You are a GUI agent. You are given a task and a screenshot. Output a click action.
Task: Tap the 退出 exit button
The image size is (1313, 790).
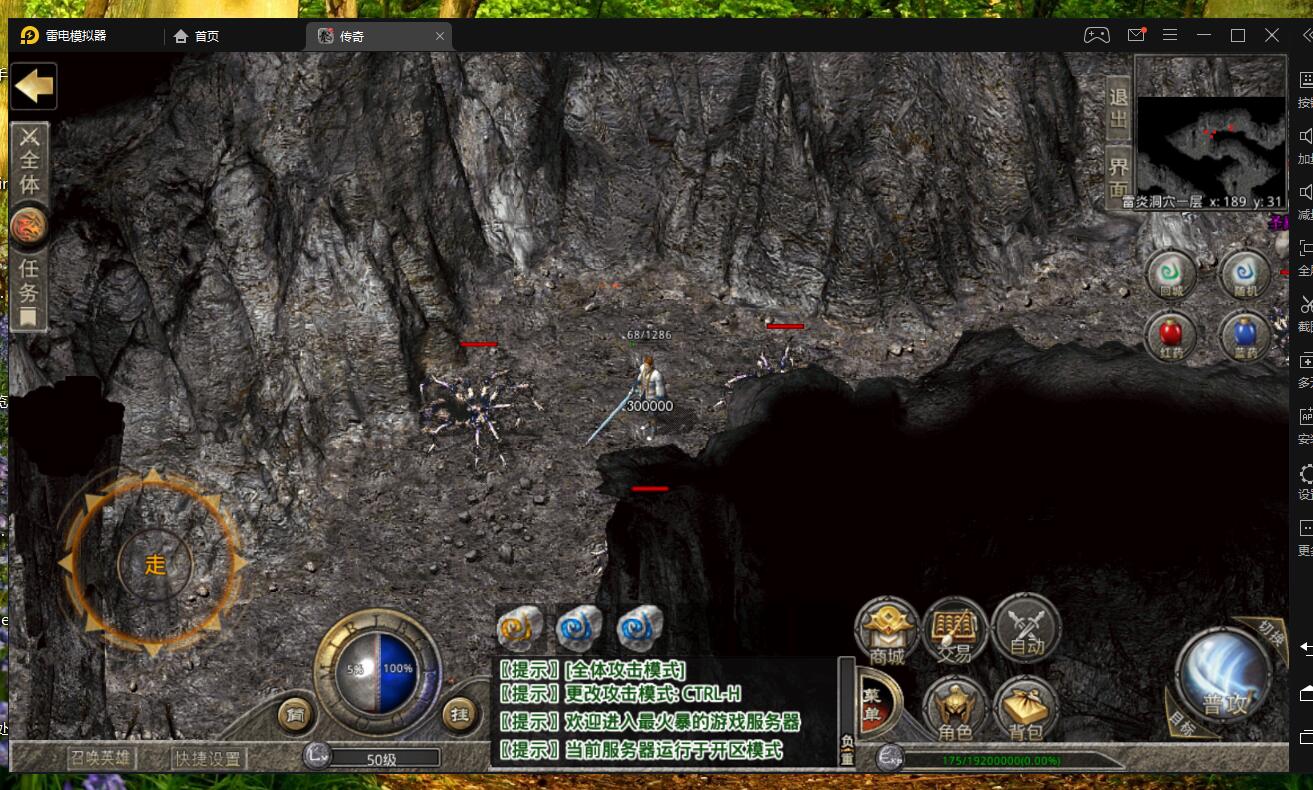1118,109
